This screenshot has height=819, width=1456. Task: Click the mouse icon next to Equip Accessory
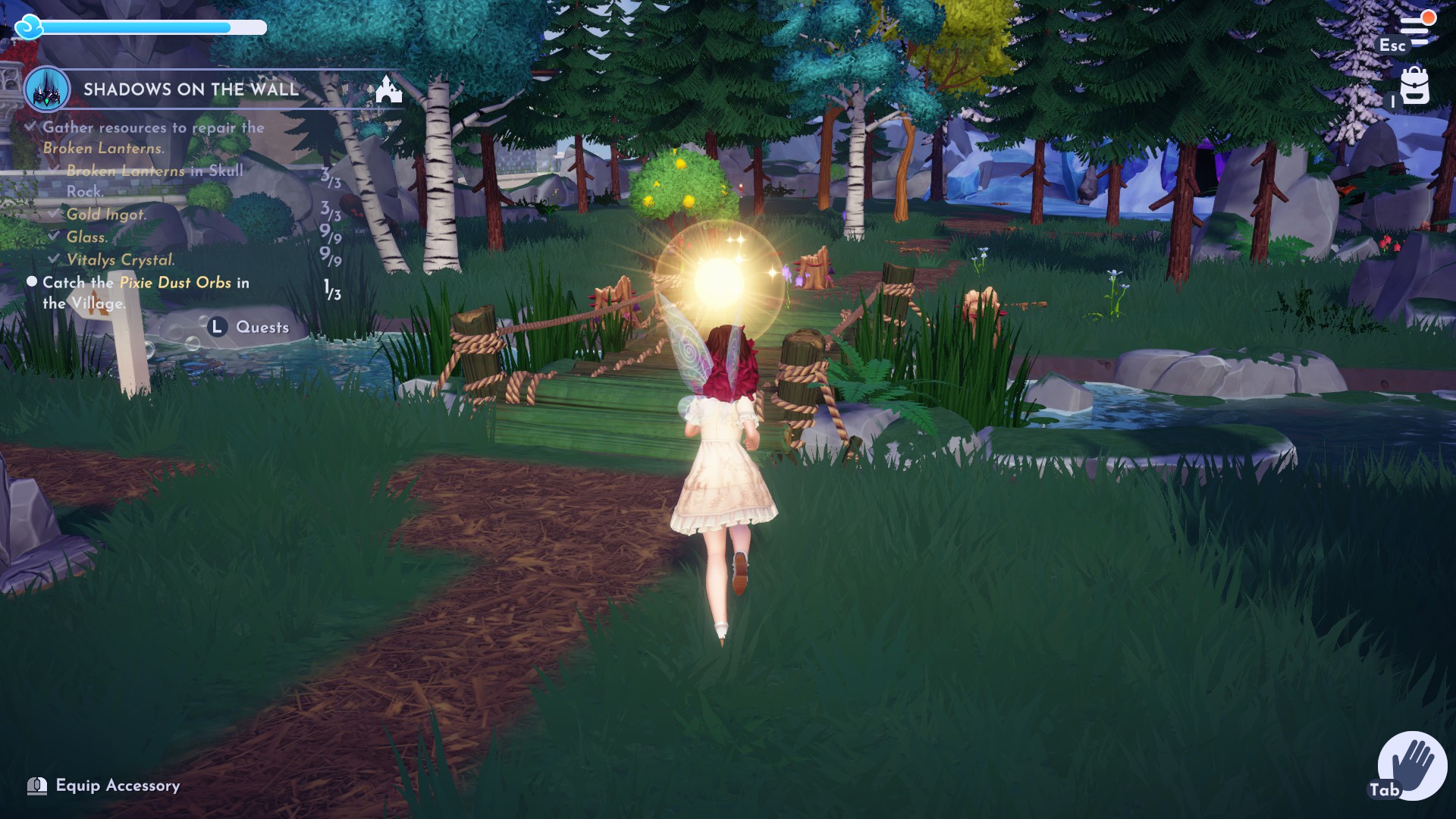[x=36, y=786]
